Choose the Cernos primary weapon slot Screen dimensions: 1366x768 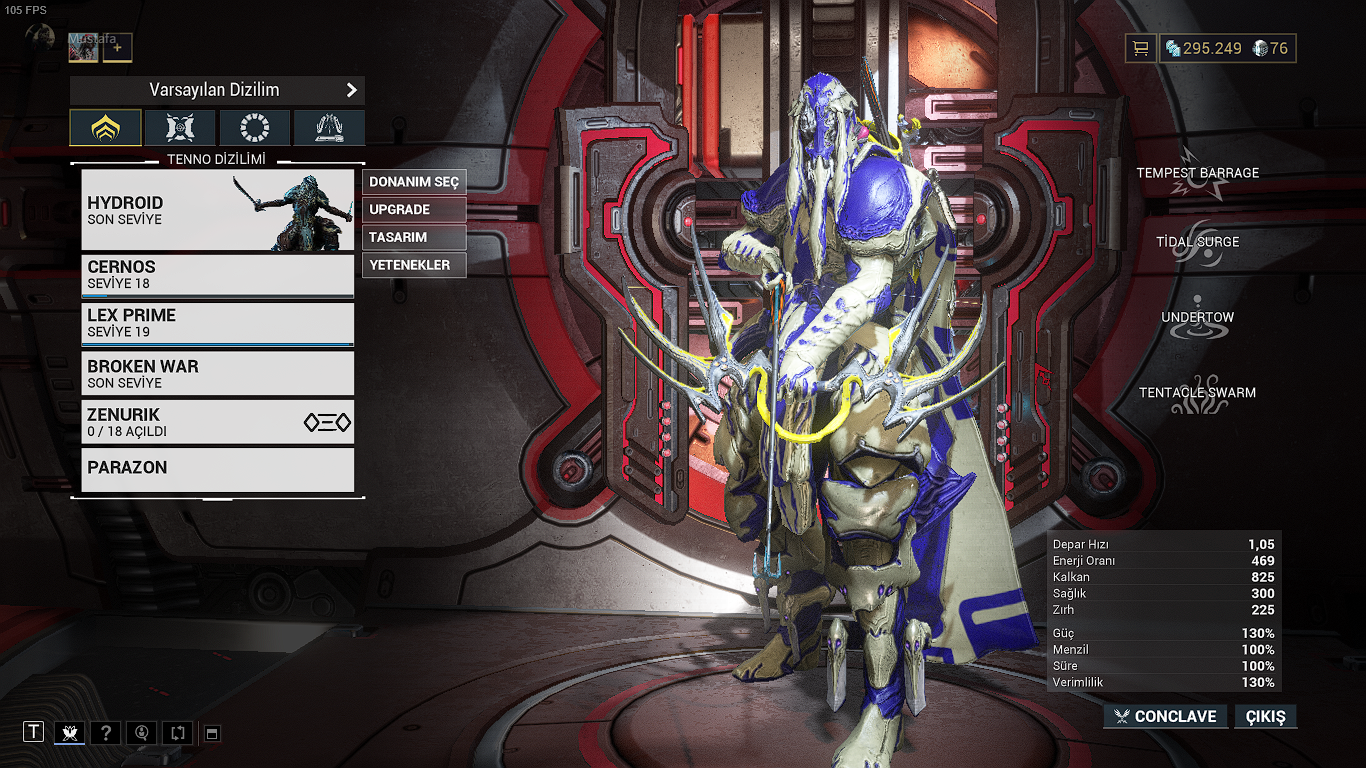tap(217, 275)
